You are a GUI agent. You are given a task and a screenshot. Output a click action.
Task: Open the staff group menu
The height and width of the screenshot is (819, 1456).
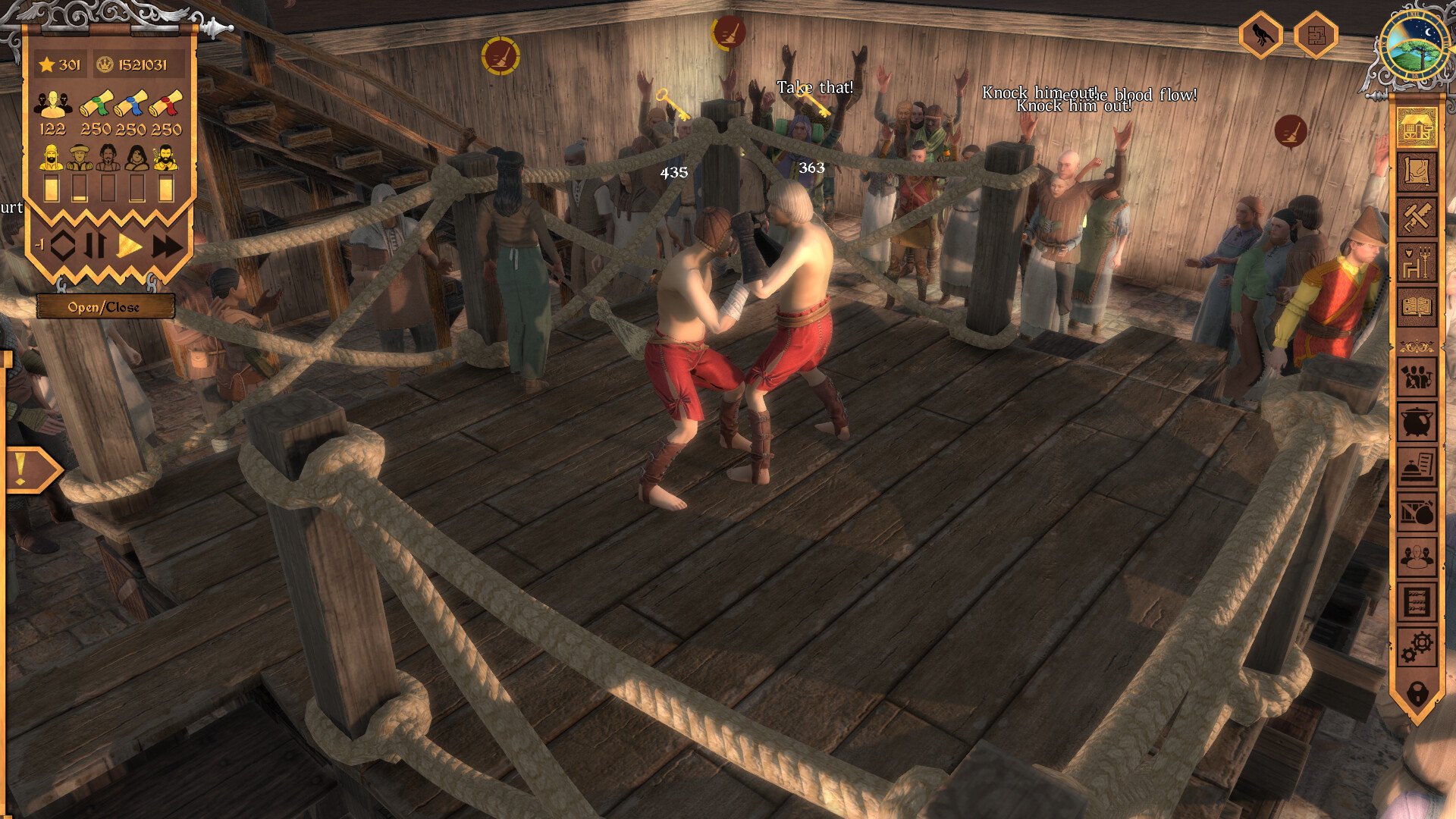click(x=1416, y=558)
